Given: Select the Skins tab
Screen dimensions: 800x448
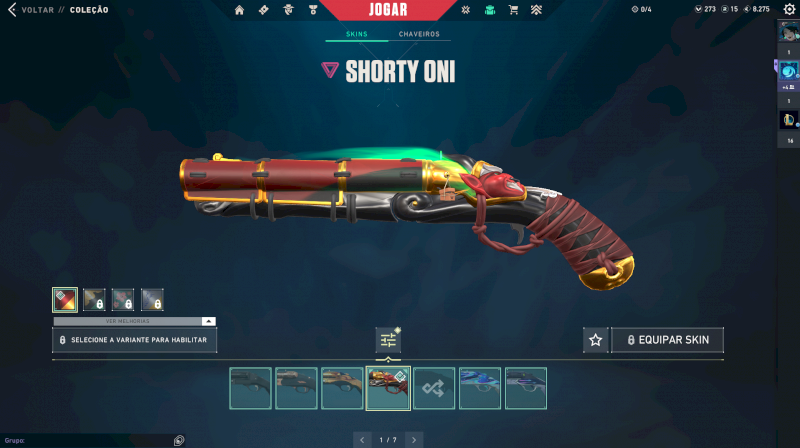Looking at the screenshot, I should [x=357, y=34].
